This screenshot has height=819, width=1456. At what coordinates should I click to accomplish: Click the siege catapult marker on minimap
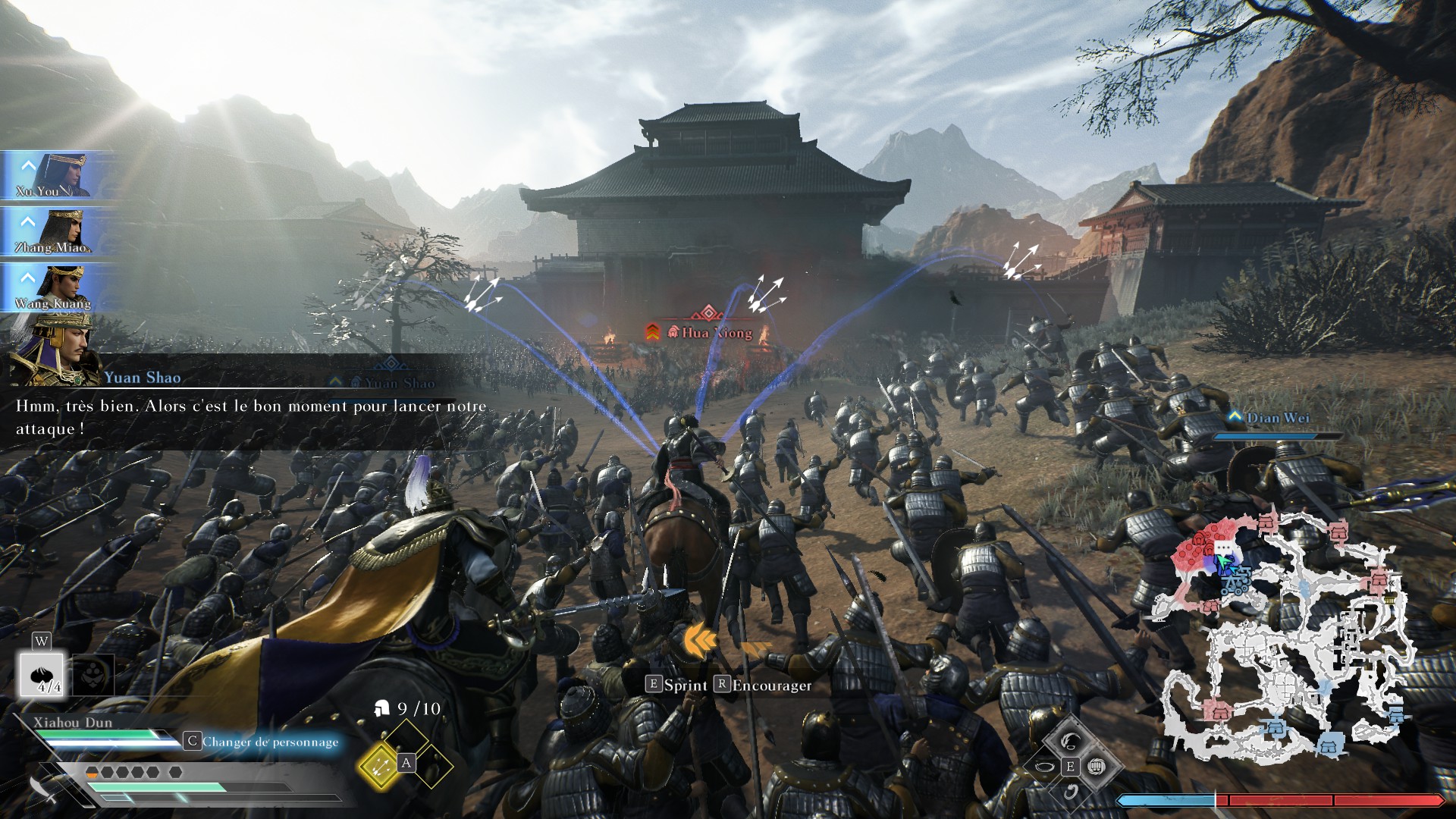[x=1236, y=582]
